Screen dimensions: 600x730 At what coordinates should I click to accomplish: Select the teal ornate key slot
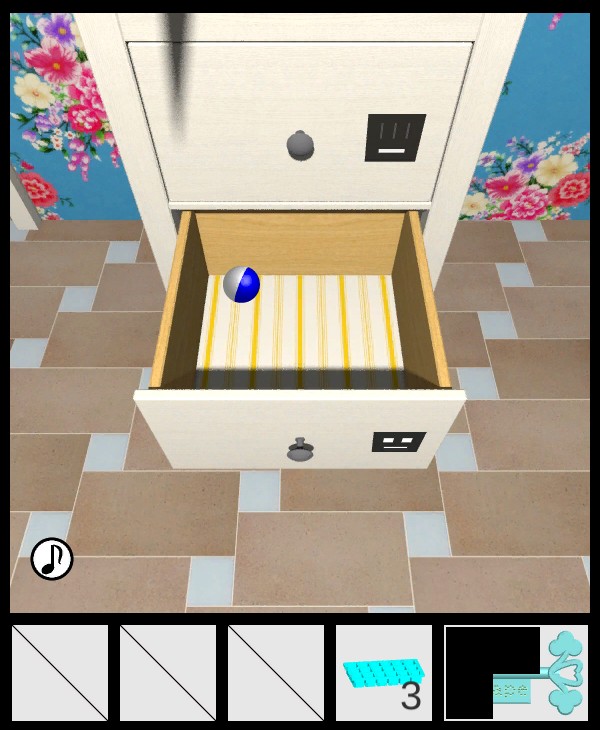(515, 673)
